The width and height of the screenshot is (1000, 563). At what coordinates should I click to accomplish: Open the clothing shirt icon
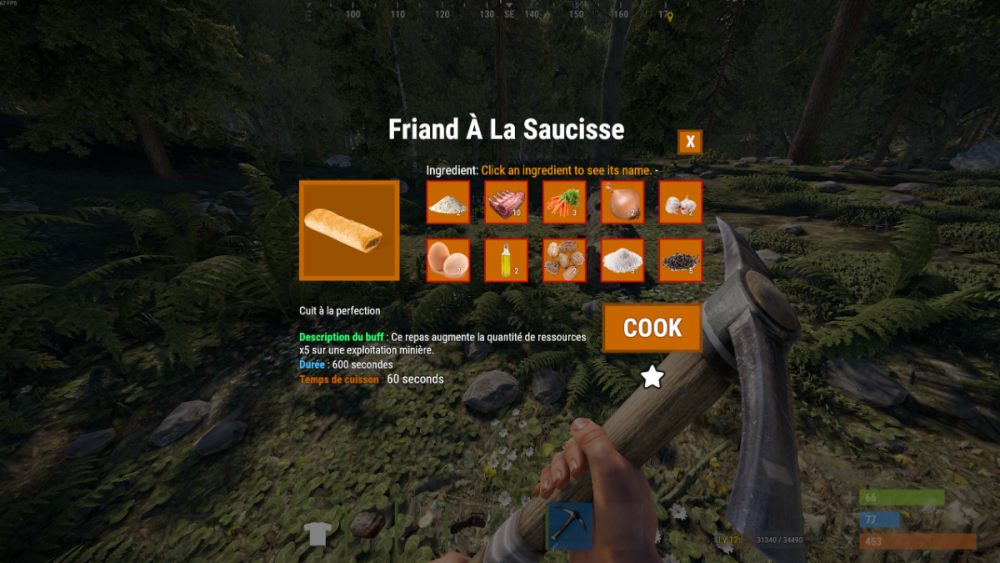317,533
